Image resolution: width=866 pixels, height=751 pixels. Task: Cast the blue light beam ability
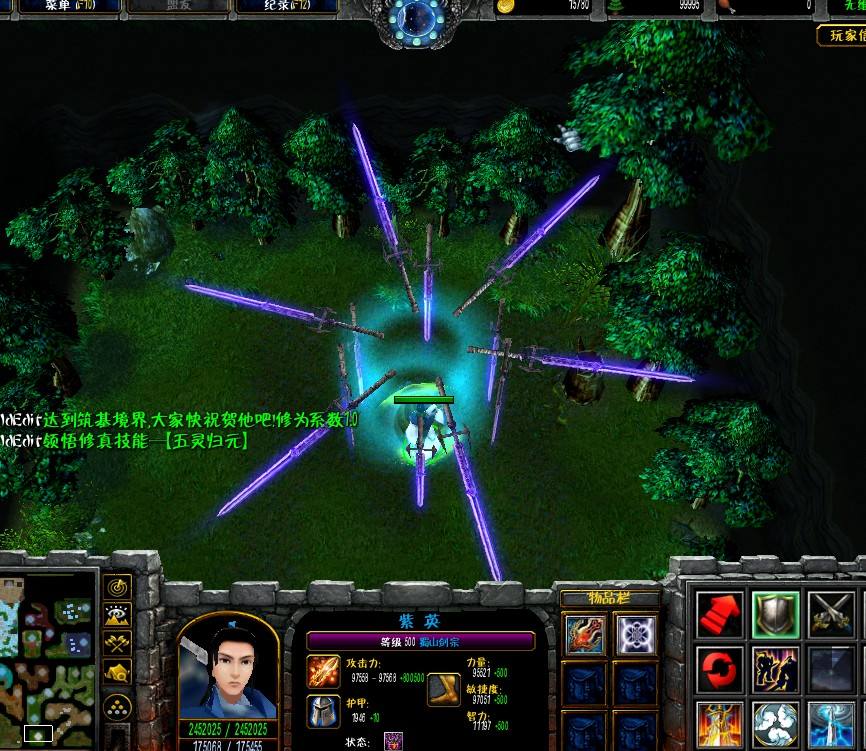[831, 725]
